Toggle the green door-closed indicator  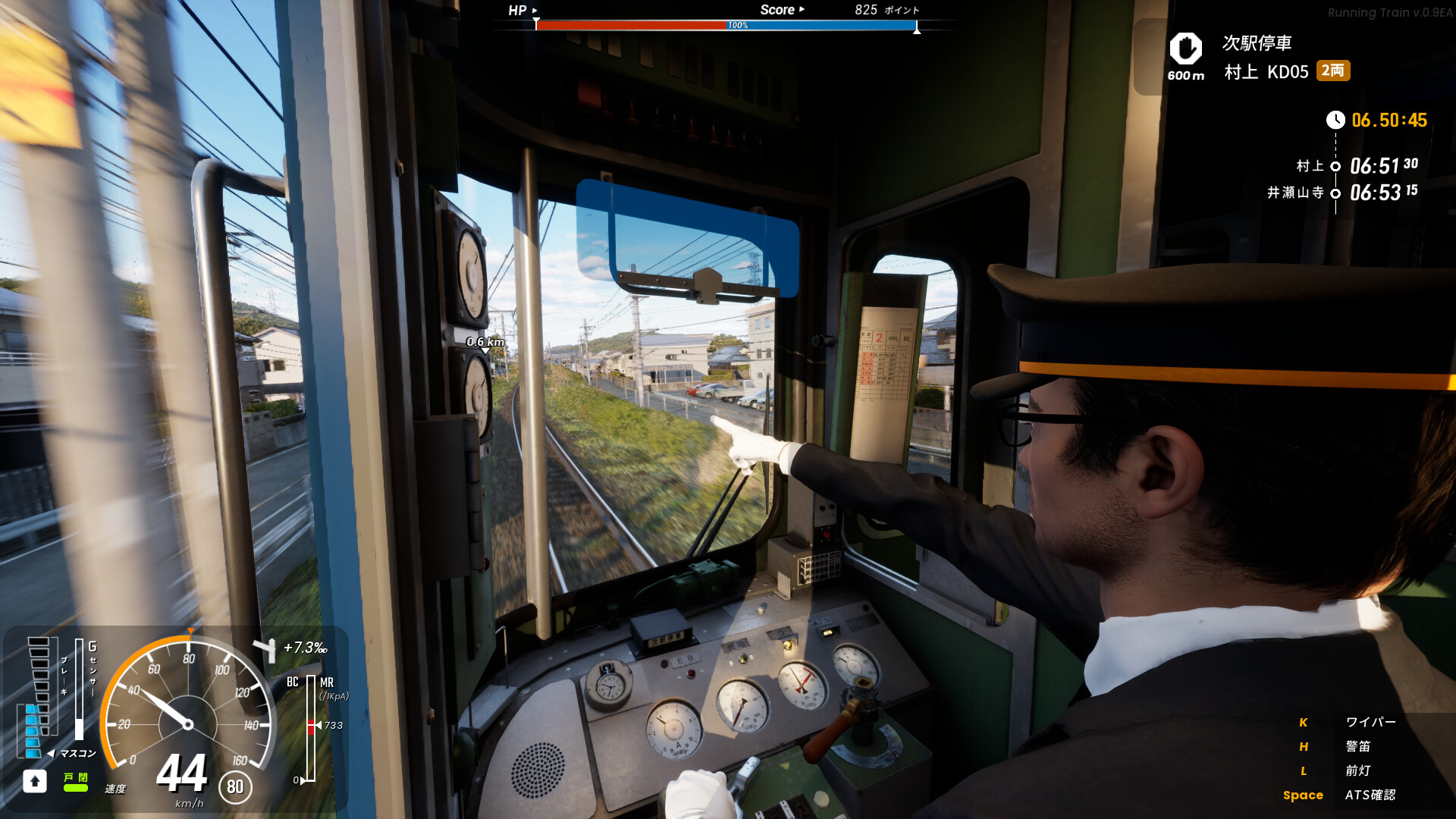tap(75, 783)
